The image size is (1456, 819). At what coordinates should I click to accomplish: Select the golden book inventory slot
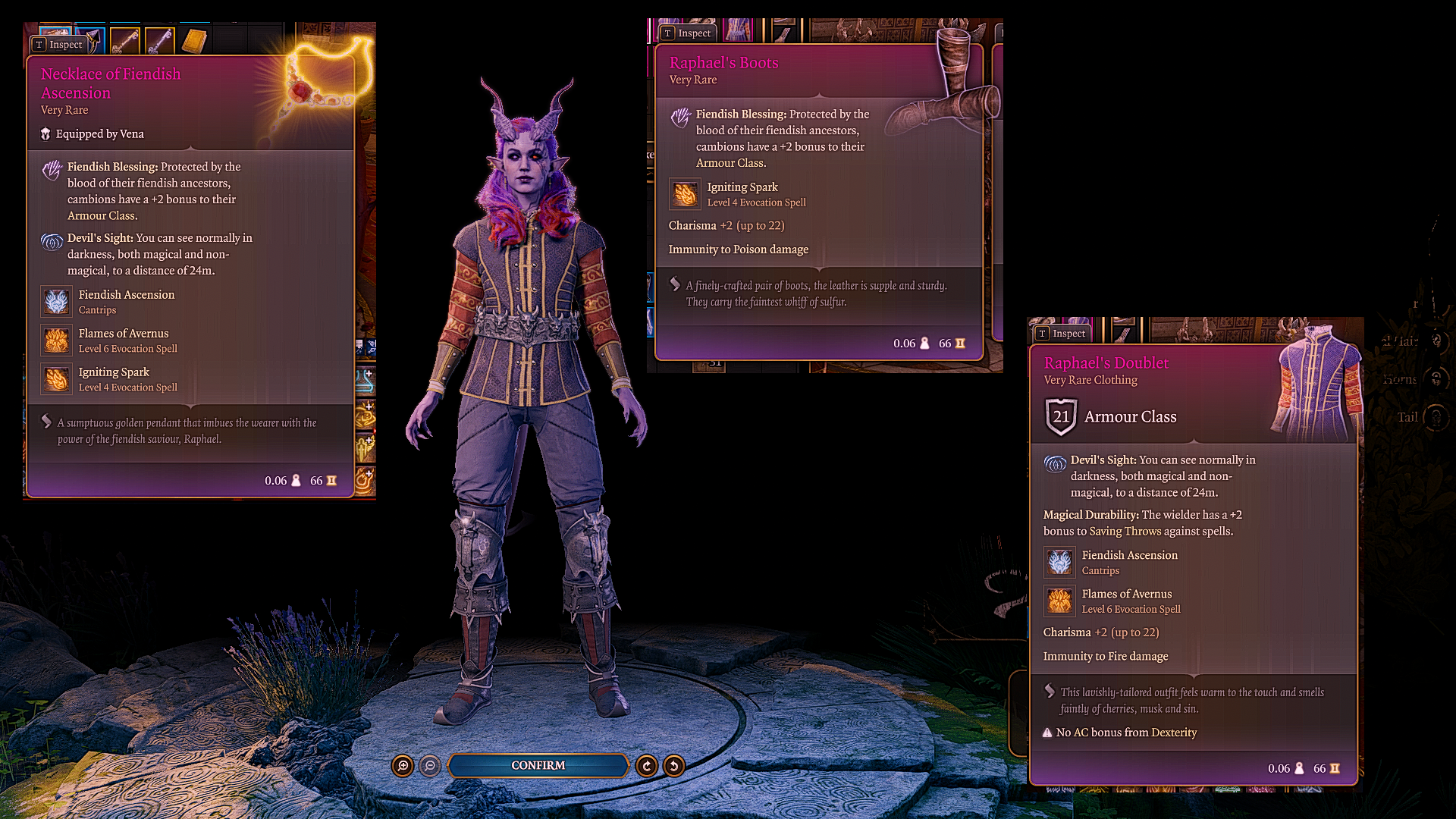point(194,41)
